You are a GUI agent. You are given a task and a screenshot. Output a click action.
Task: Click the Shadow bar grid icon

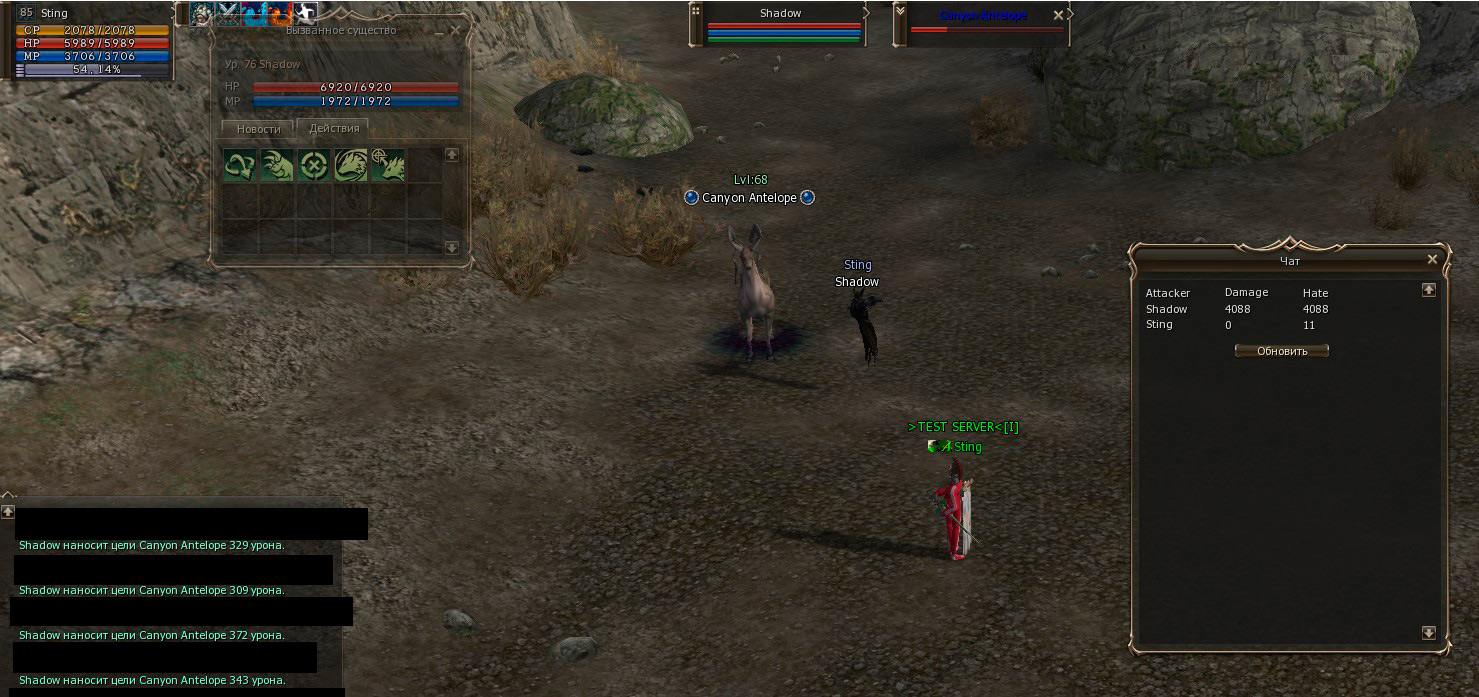(695, 12)
